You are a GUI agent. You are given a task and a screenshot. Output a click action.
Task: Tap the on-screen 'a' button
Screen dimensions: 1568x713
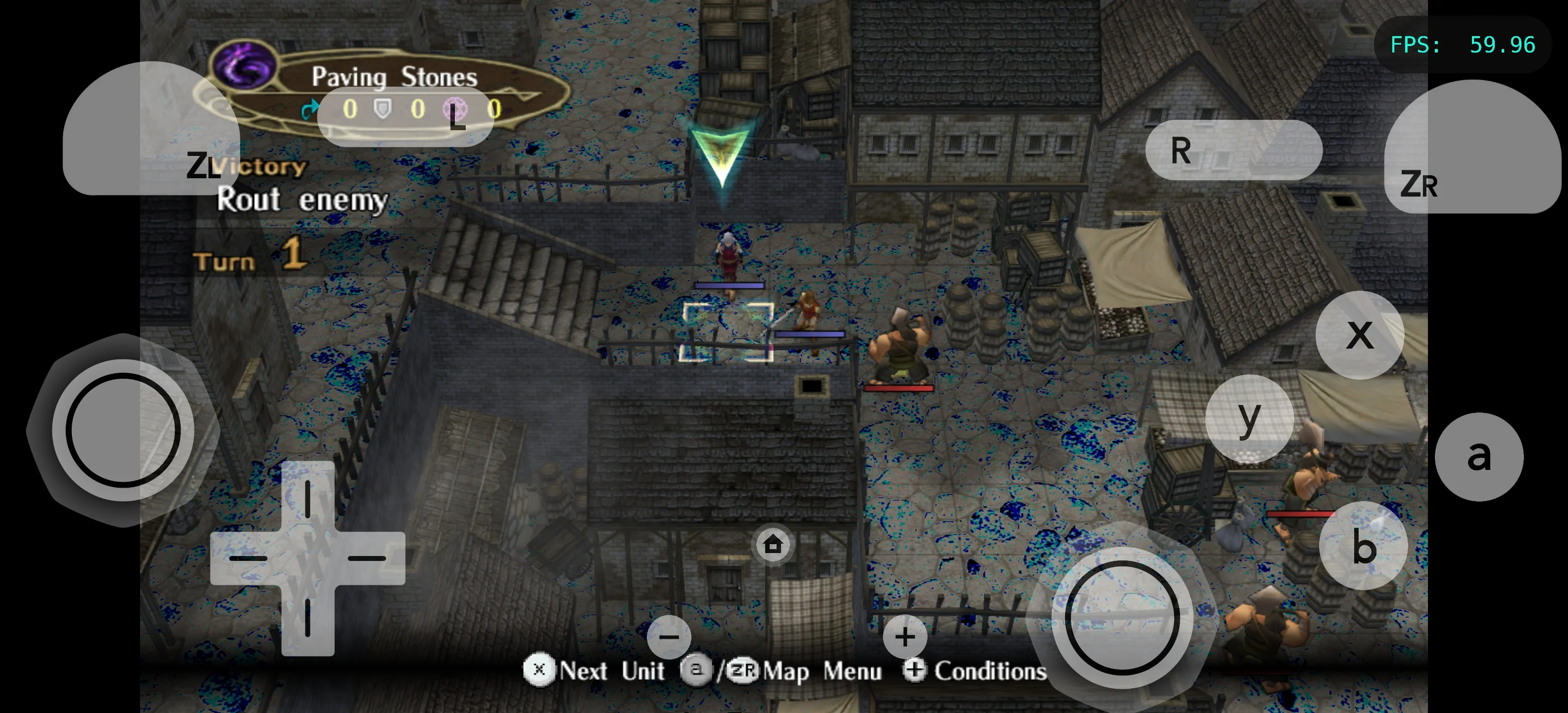point(1478,457)
